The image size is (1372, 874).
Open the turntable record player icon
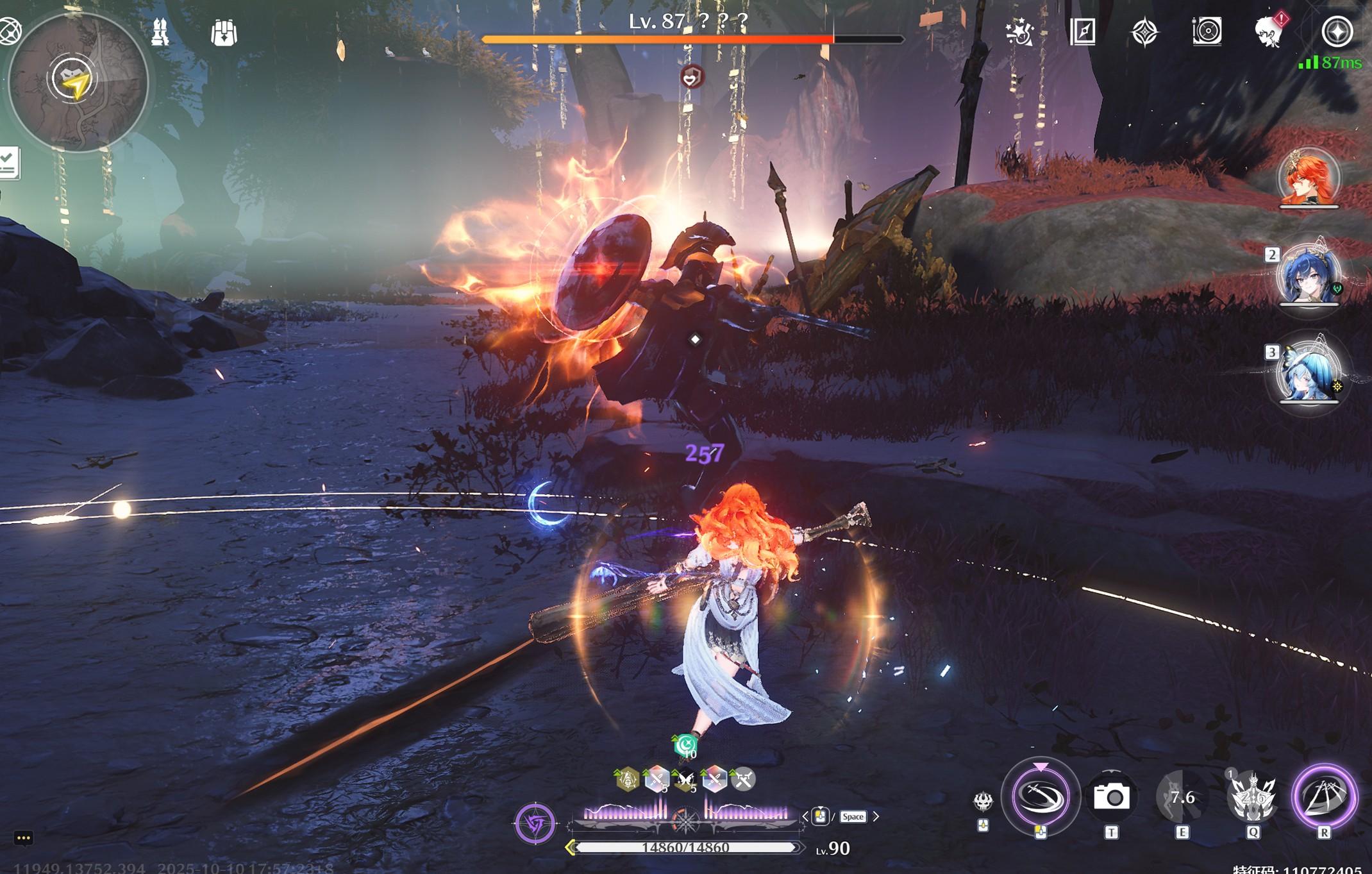point(1207,31)
